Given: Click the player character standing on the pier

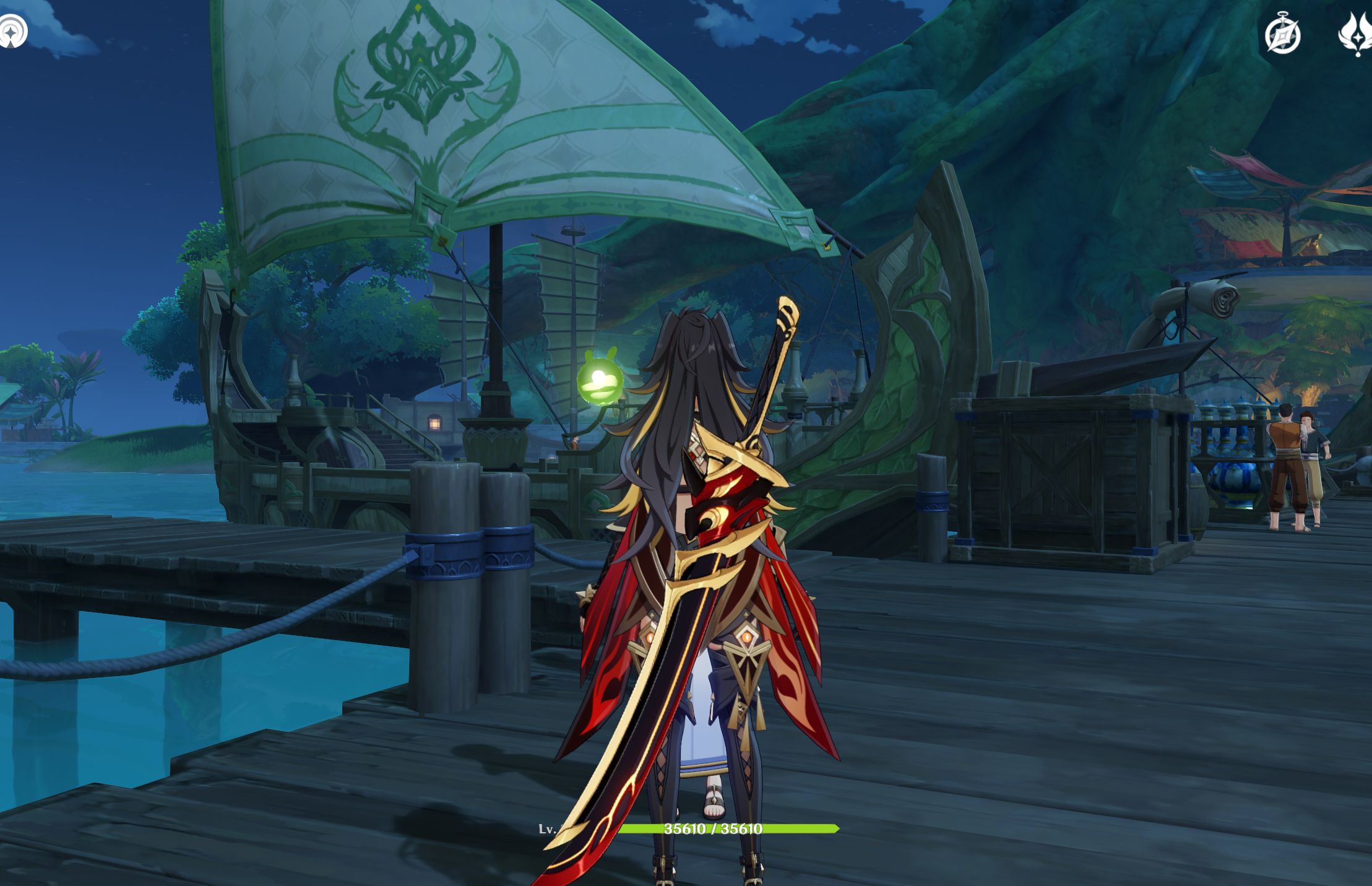Looking at the screenshot, I should coord(693,557).
